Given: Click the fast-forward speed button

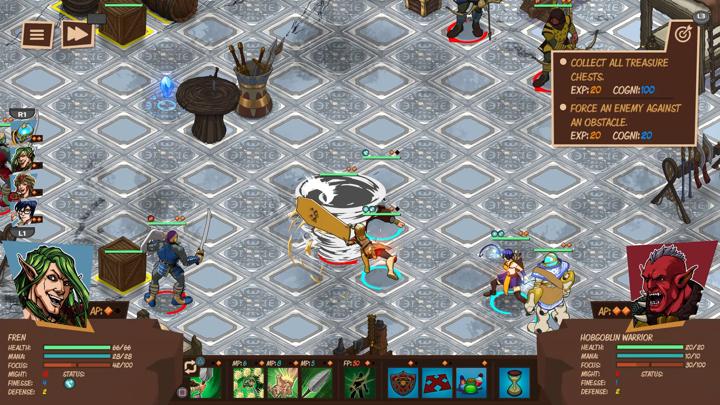Looking at the screenshot, I should [x=76, y=34].
